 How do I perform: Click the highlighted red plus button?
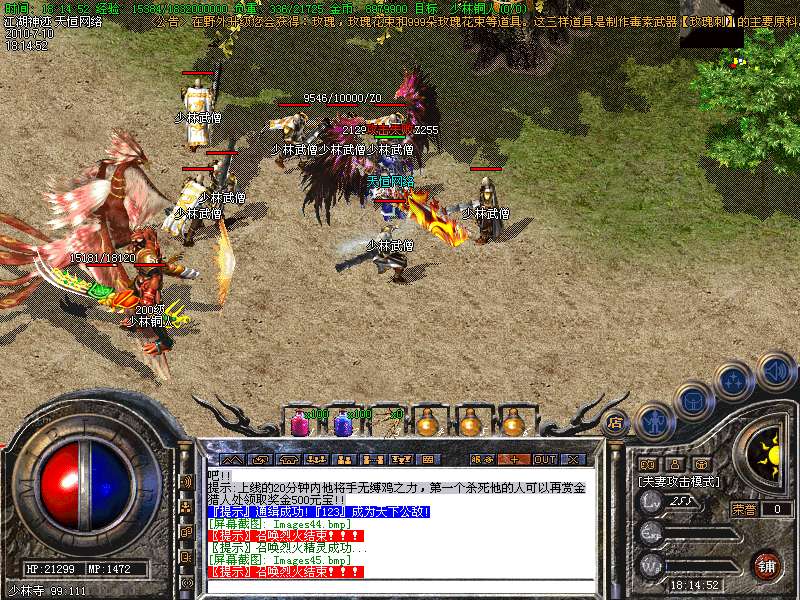tap(514, 459)
